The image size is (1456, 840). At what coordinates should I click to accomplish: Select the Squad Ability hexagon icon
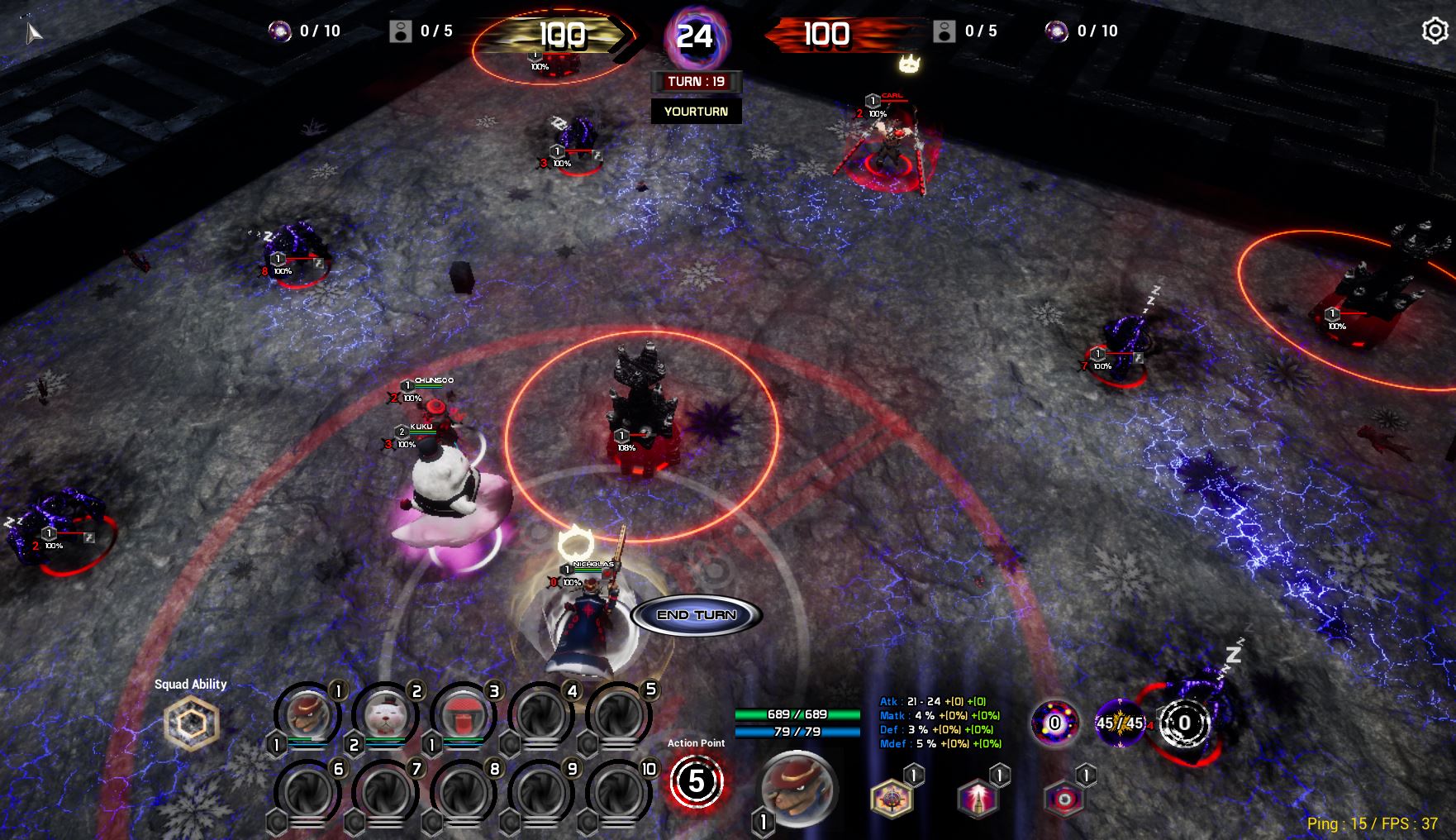pyautogui.click(x=191, y=722)
